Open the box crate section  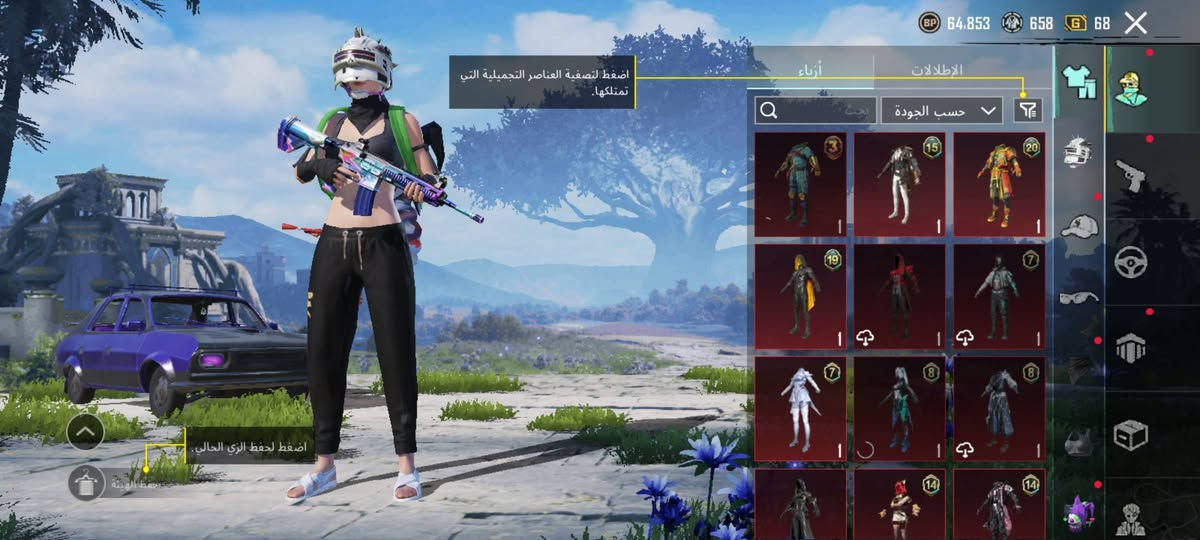click(1132, 434)
